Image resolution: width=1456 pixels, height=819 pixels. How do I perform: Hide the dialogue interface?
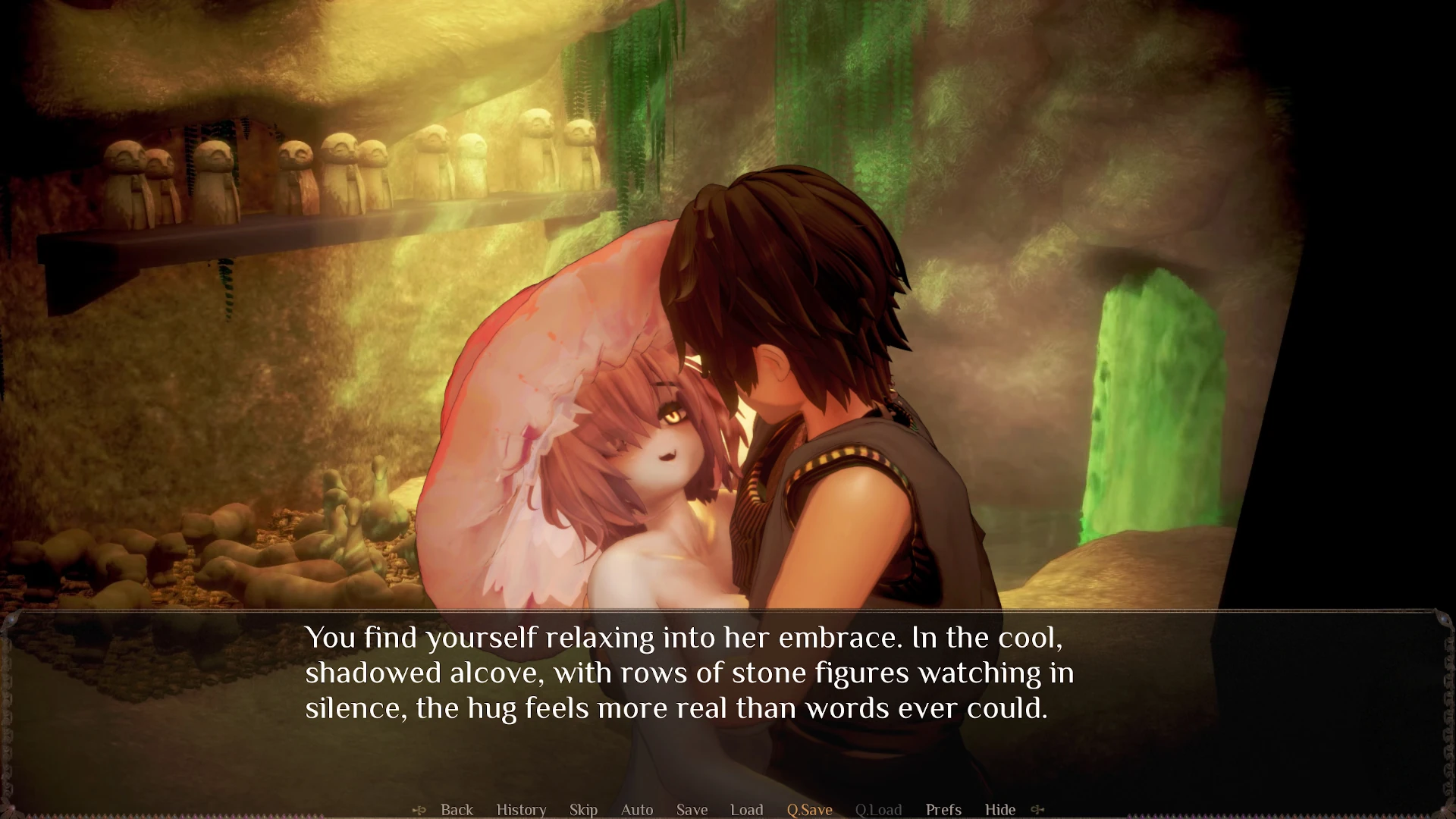click(999, 810)
